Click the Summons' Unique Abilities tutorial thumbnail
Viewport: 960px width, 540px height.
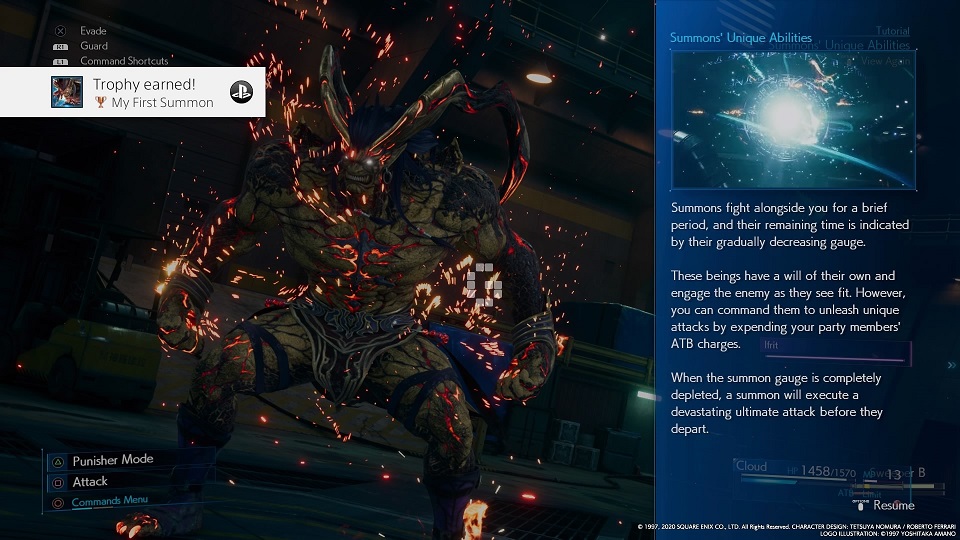point(793,120)
